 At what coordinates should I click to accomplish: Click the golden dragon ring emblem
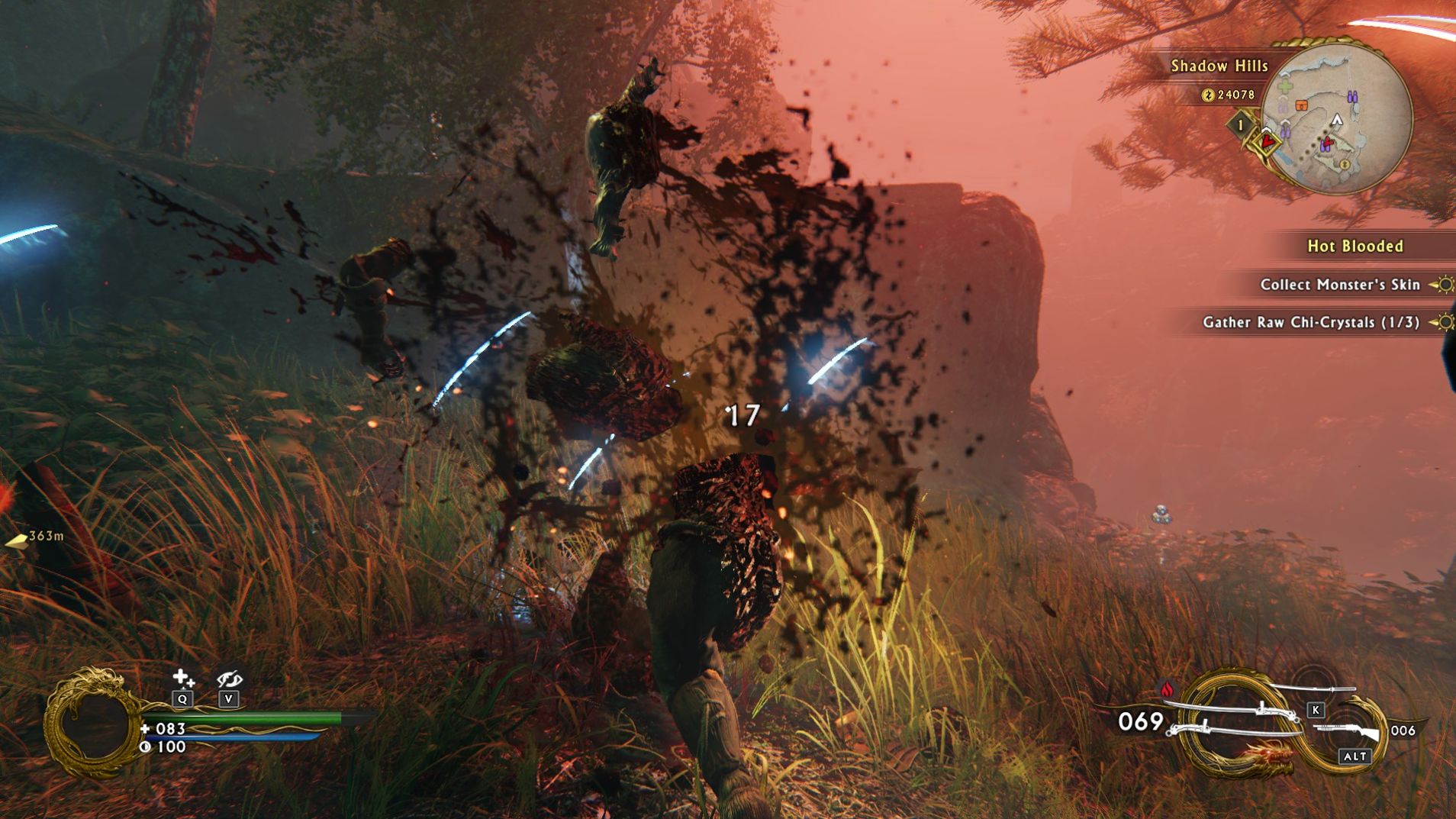pyautogui.click(x=91, y=721)
